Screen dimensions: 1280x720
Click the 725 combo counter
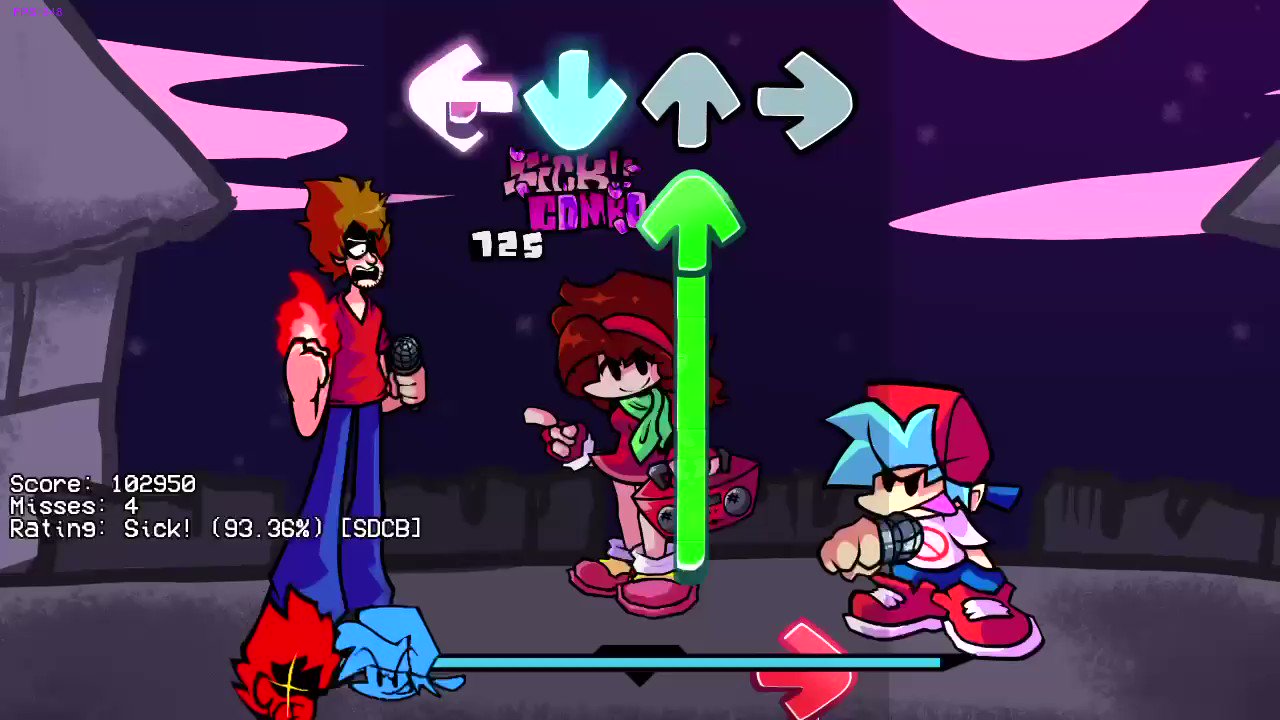(x=506, y=245)
